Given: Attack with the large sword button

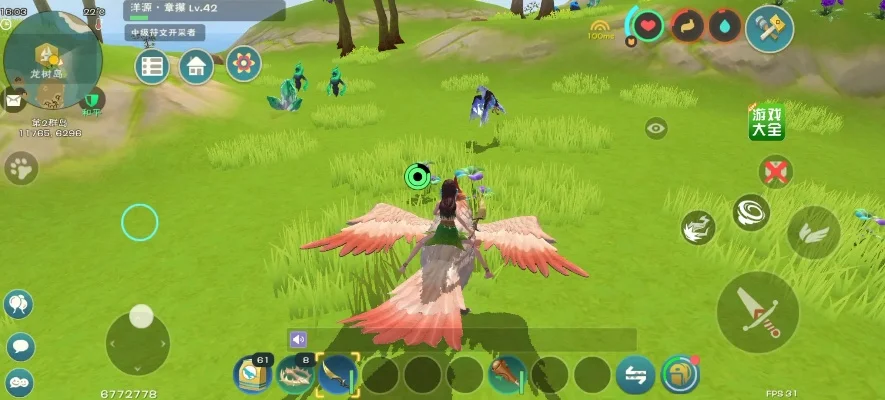Looking at the screenshot, I should [757, 311].
